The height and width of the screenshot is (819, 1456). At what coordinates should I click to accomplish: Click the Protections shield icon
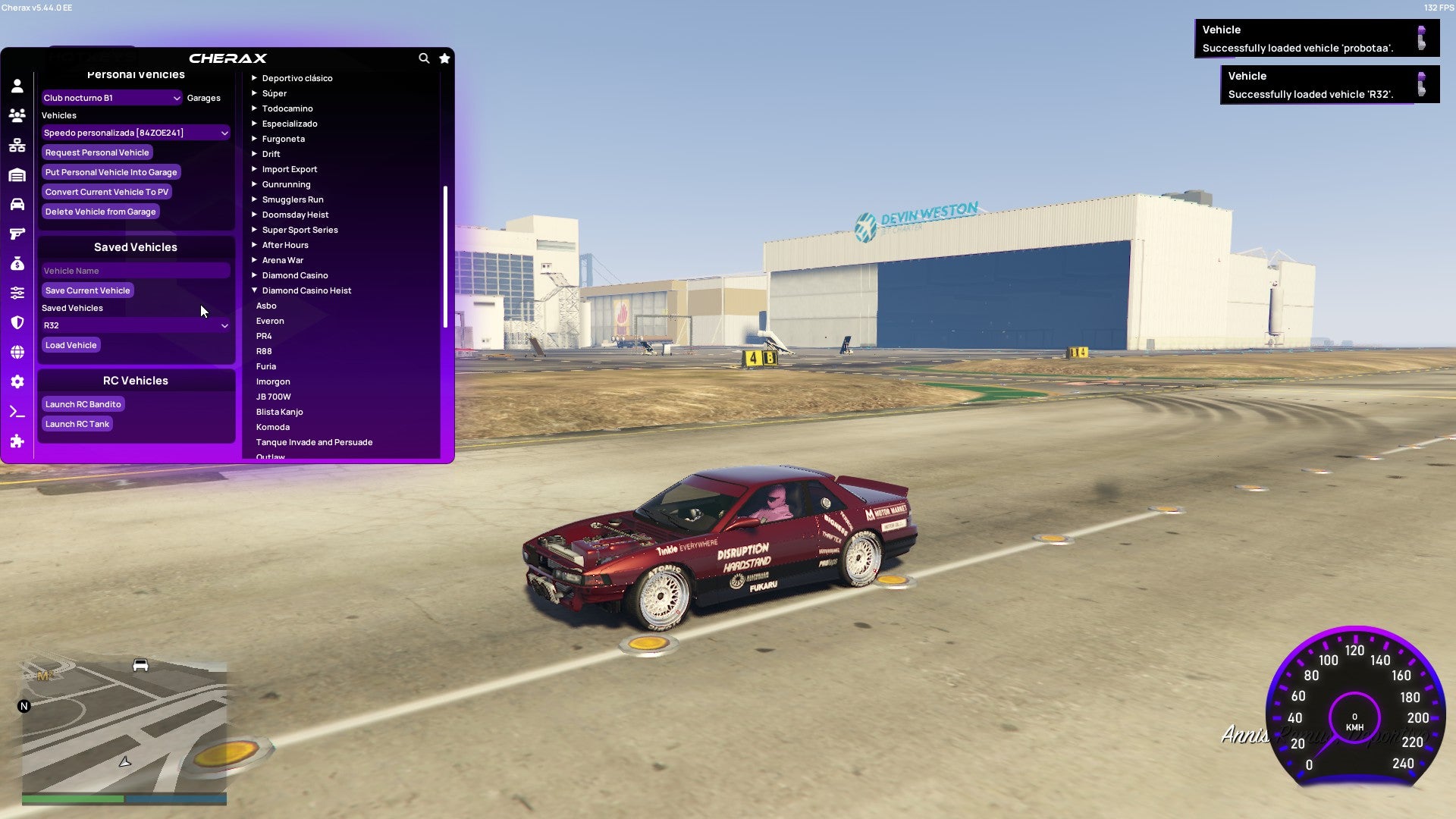pos(17,322)
